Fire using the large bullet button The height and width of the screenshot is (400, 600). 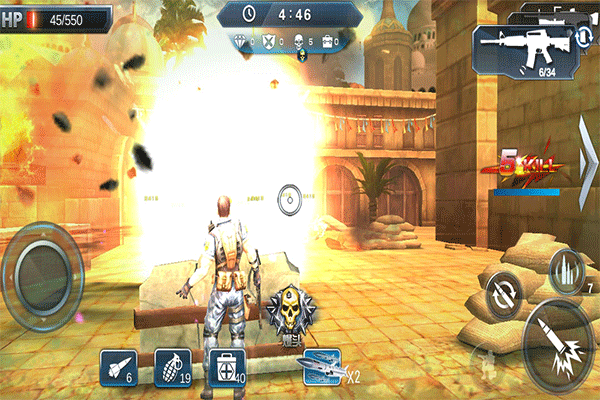[x=558, y=347]
